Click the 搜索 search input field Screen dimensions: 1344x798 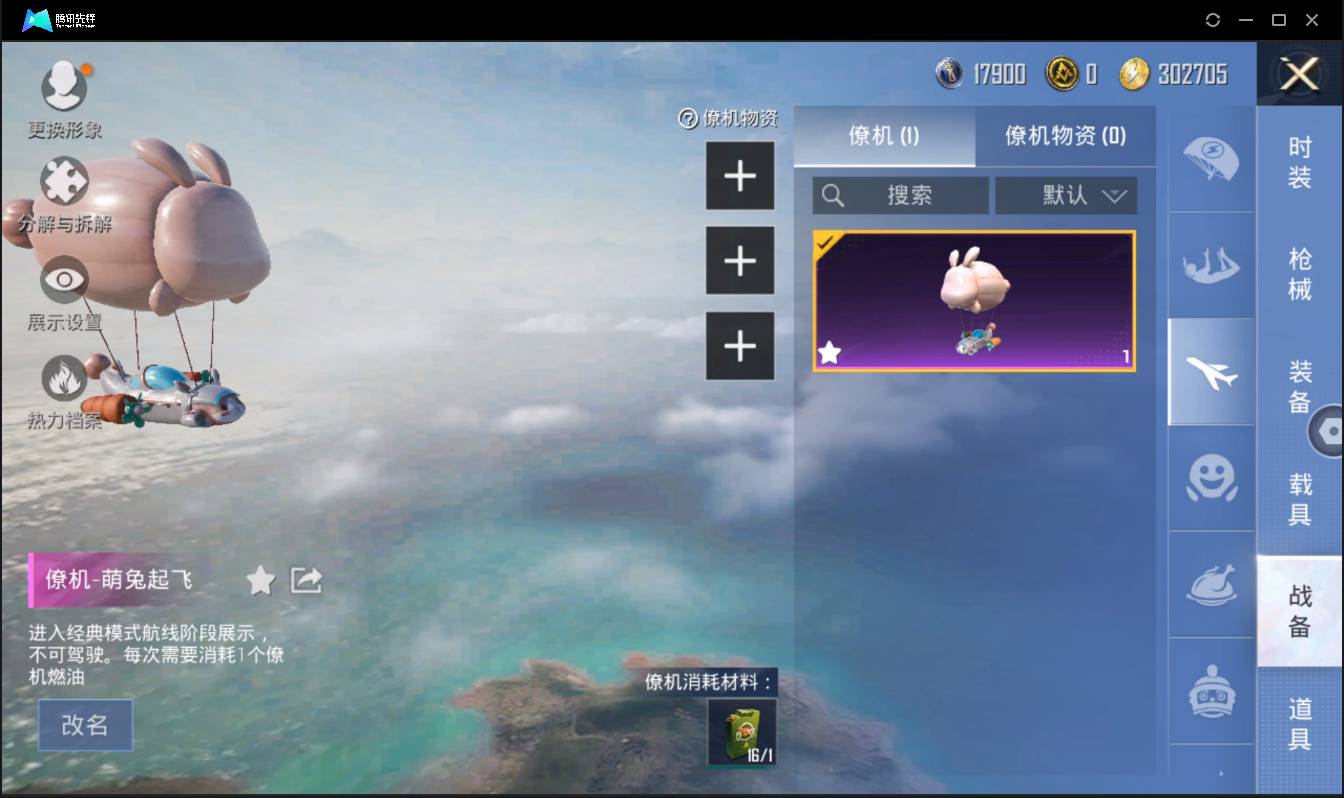coord(900,195)
